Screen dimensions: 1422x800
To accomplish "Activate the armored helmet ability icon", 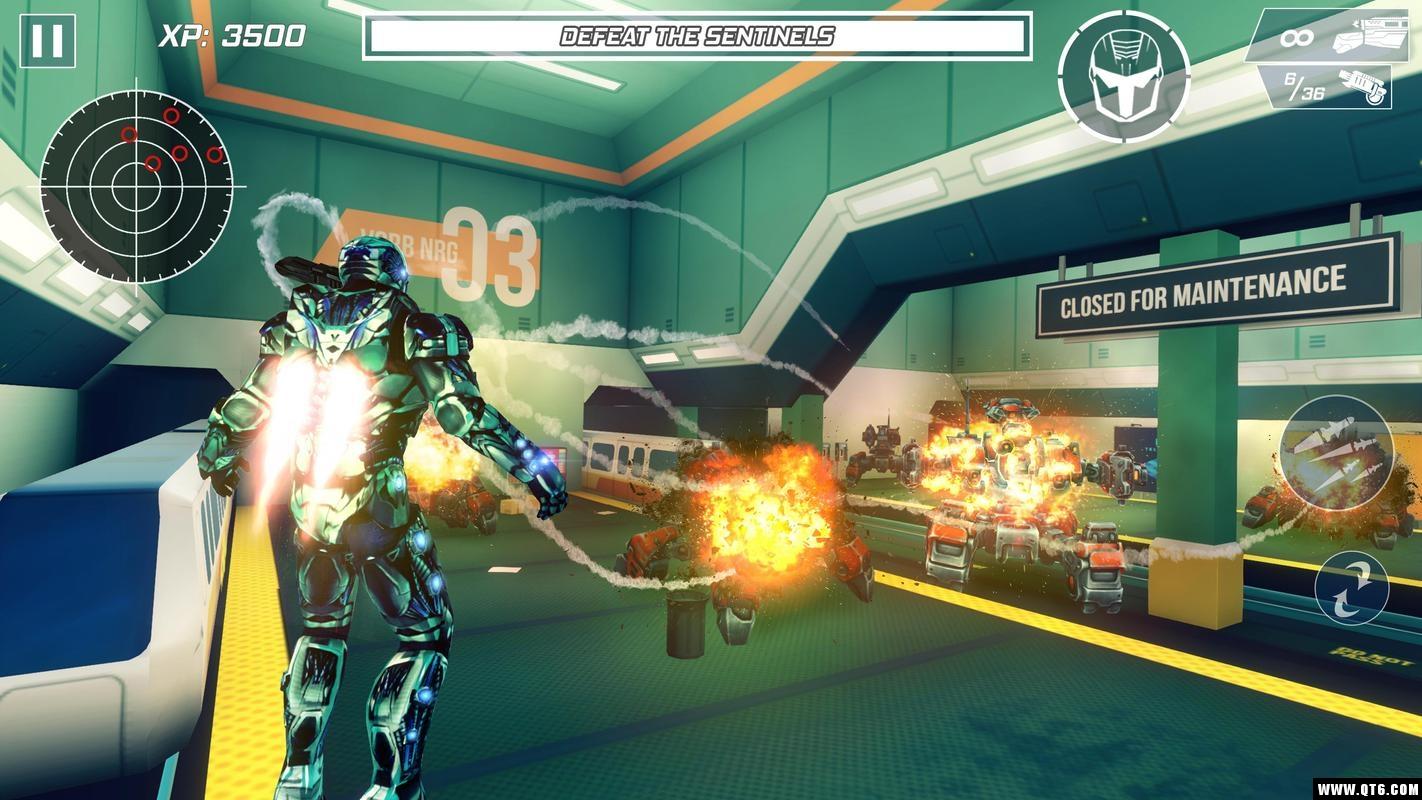I will (1123, 76).
